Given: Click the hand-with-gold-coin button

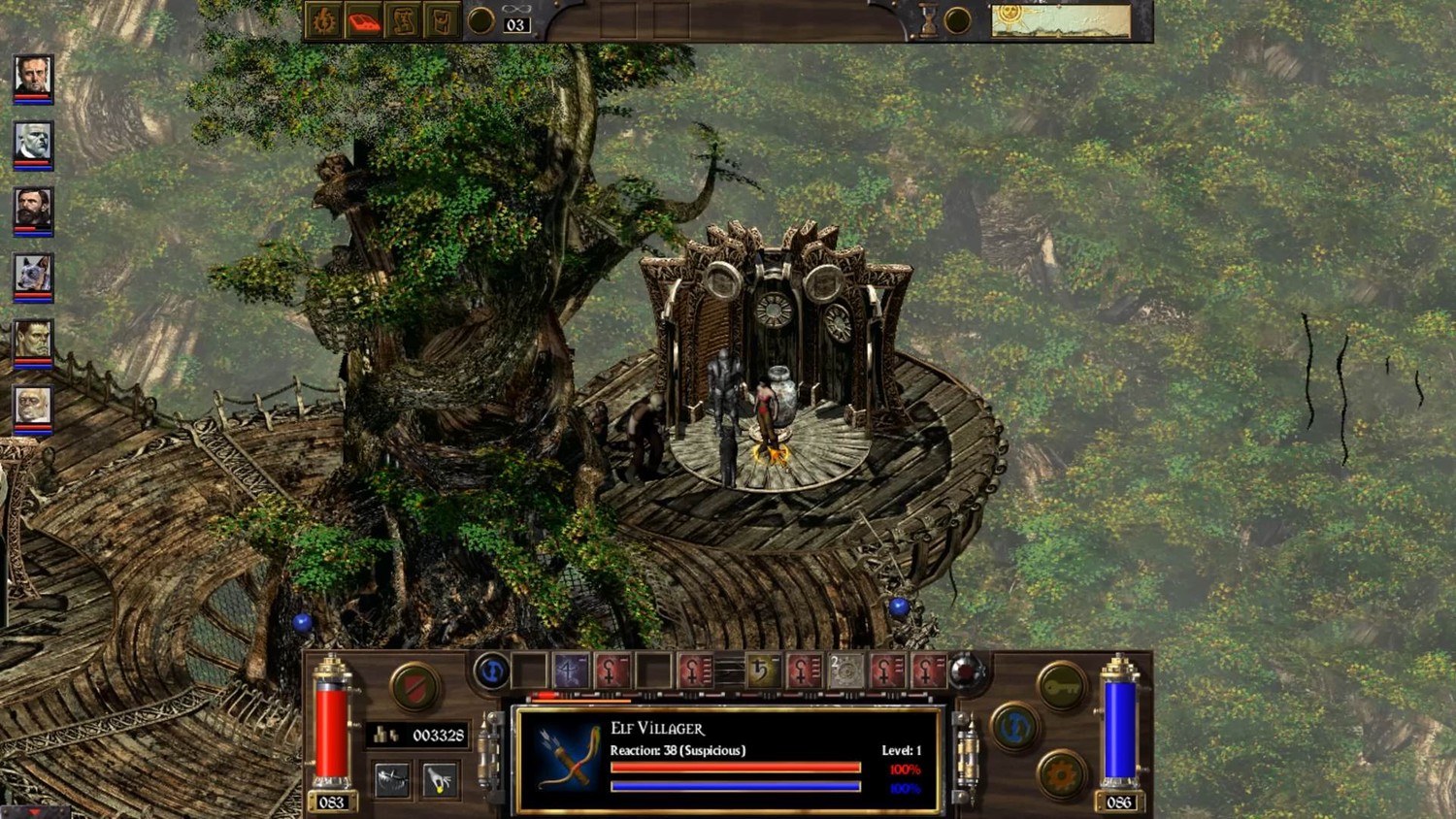Looking at the screenshot, I should tap(440, 779).
